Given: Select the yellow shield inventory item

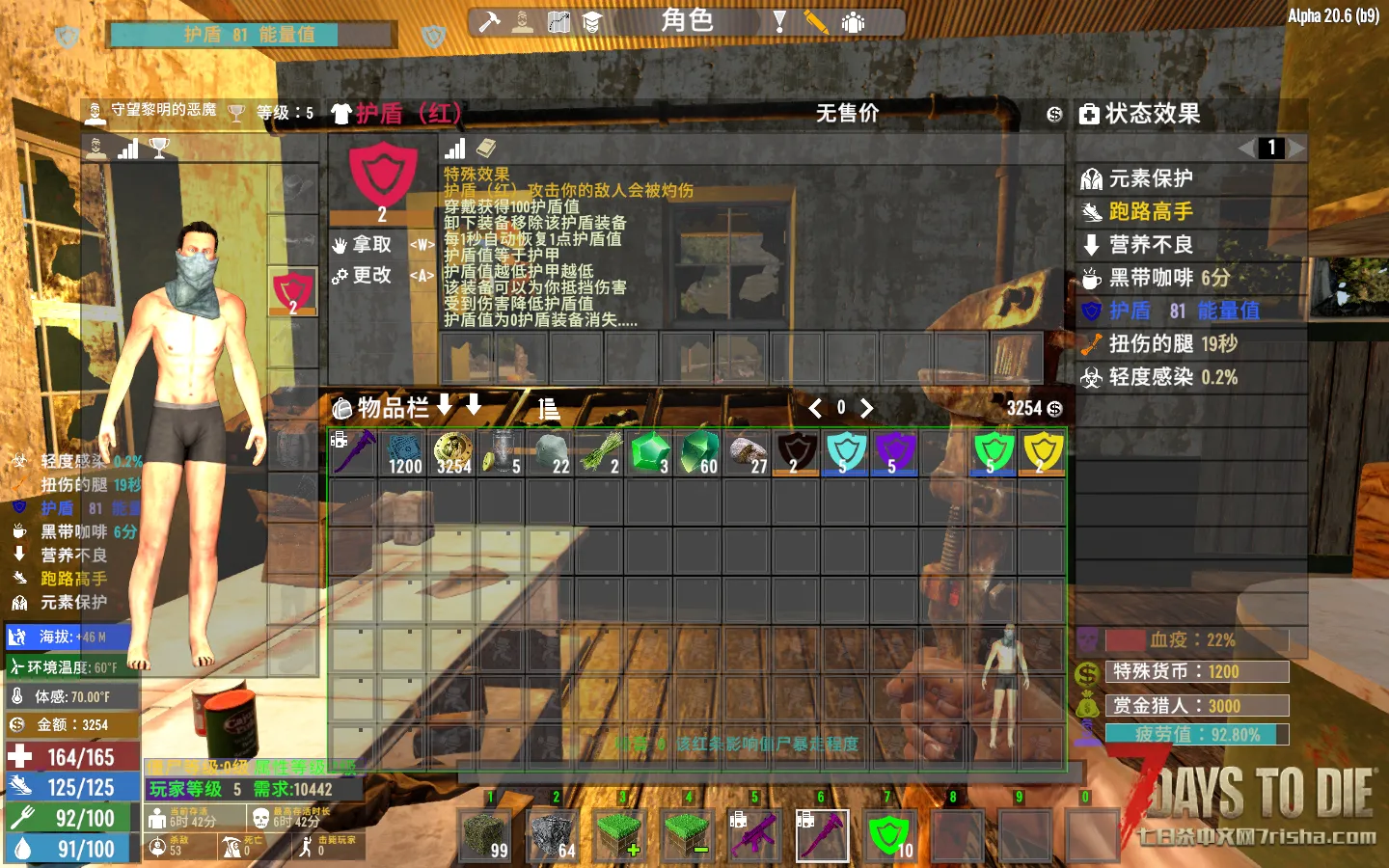Looking at the screenshot, I should (x=1043, y=452).
